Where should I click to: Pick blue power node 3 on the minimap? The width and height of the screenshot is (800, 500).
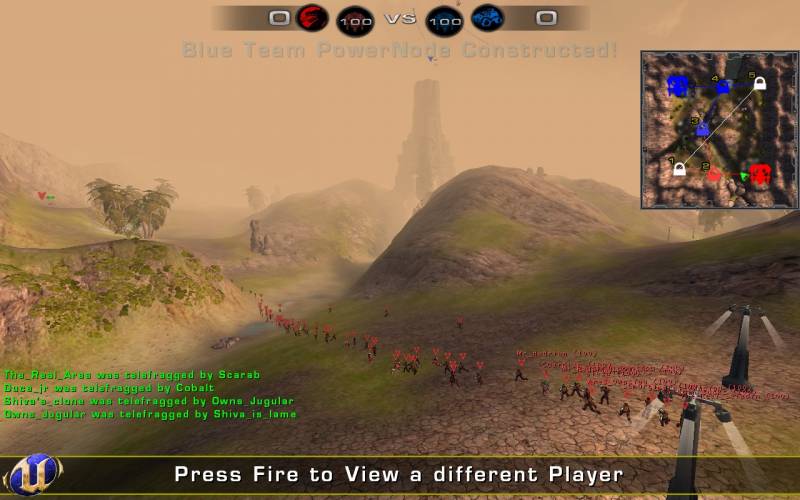702,129
